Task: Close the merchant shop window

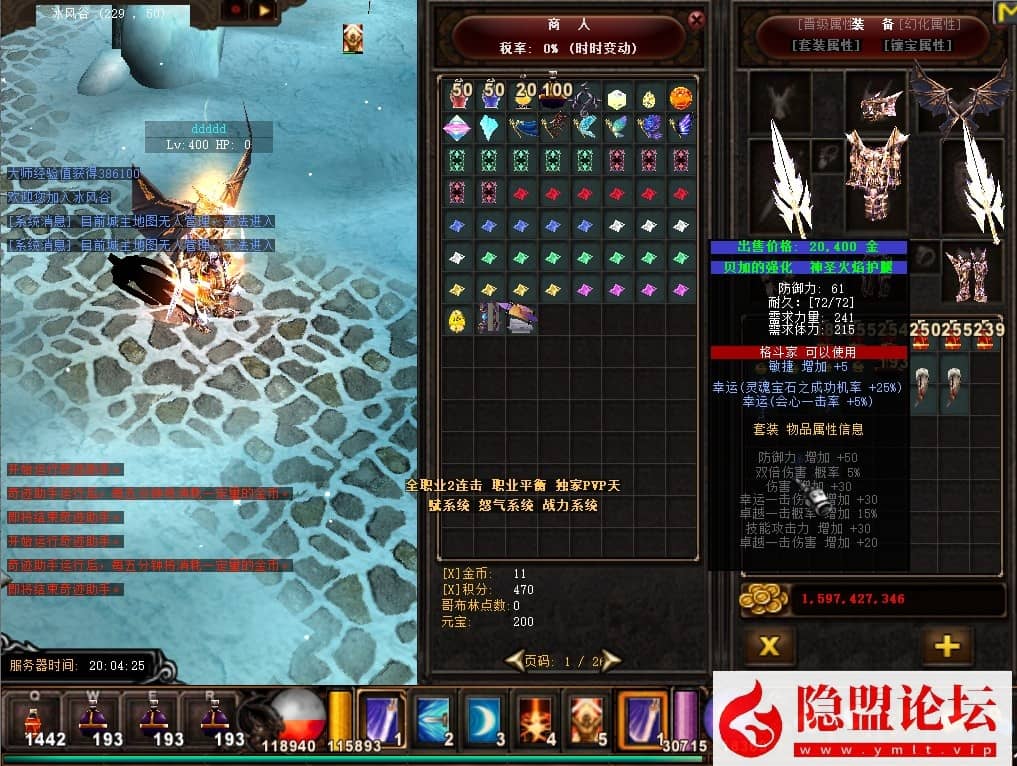Action: point(697,20)
